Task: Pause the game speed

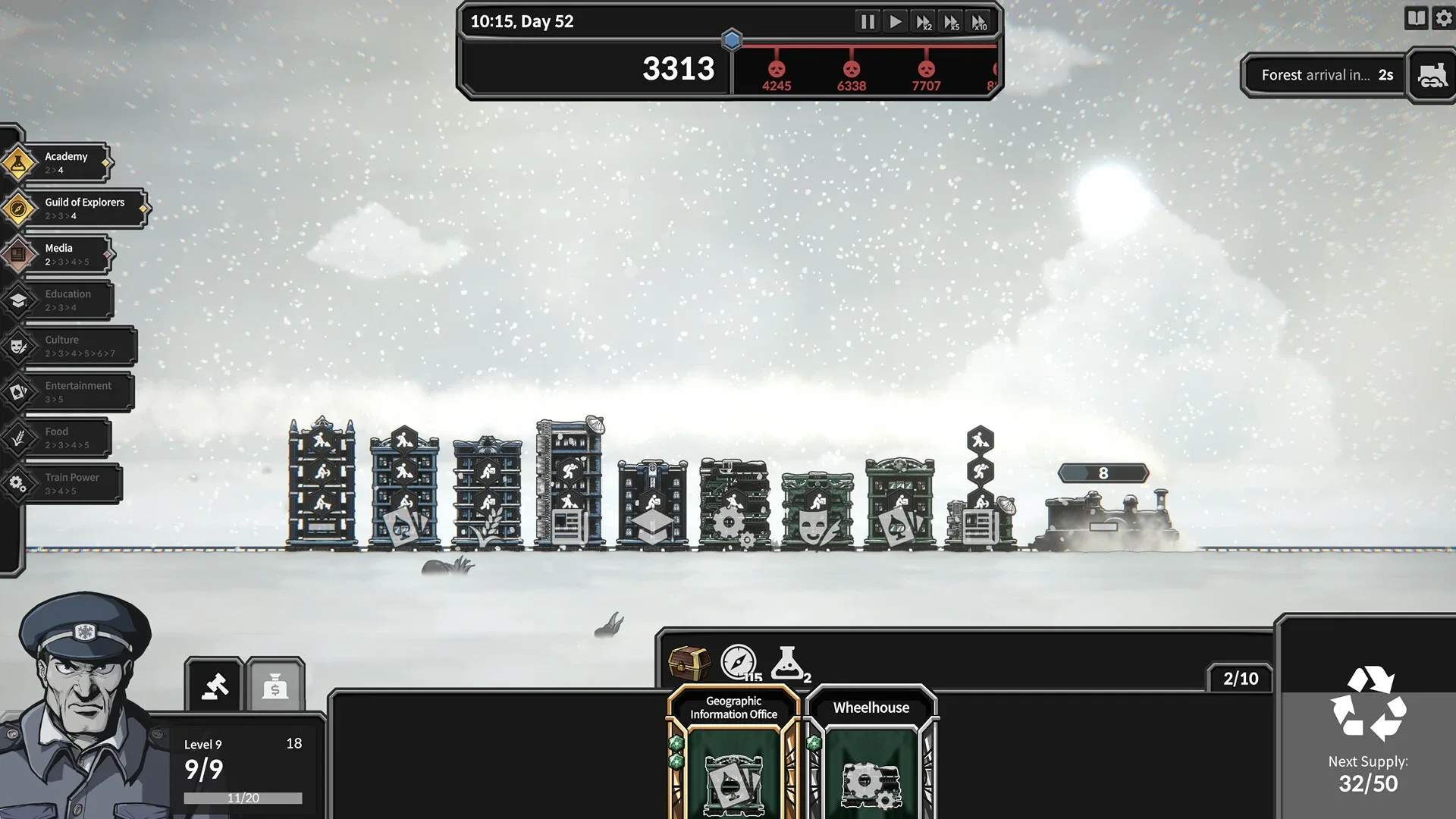Action: click(x=867, y=21)
